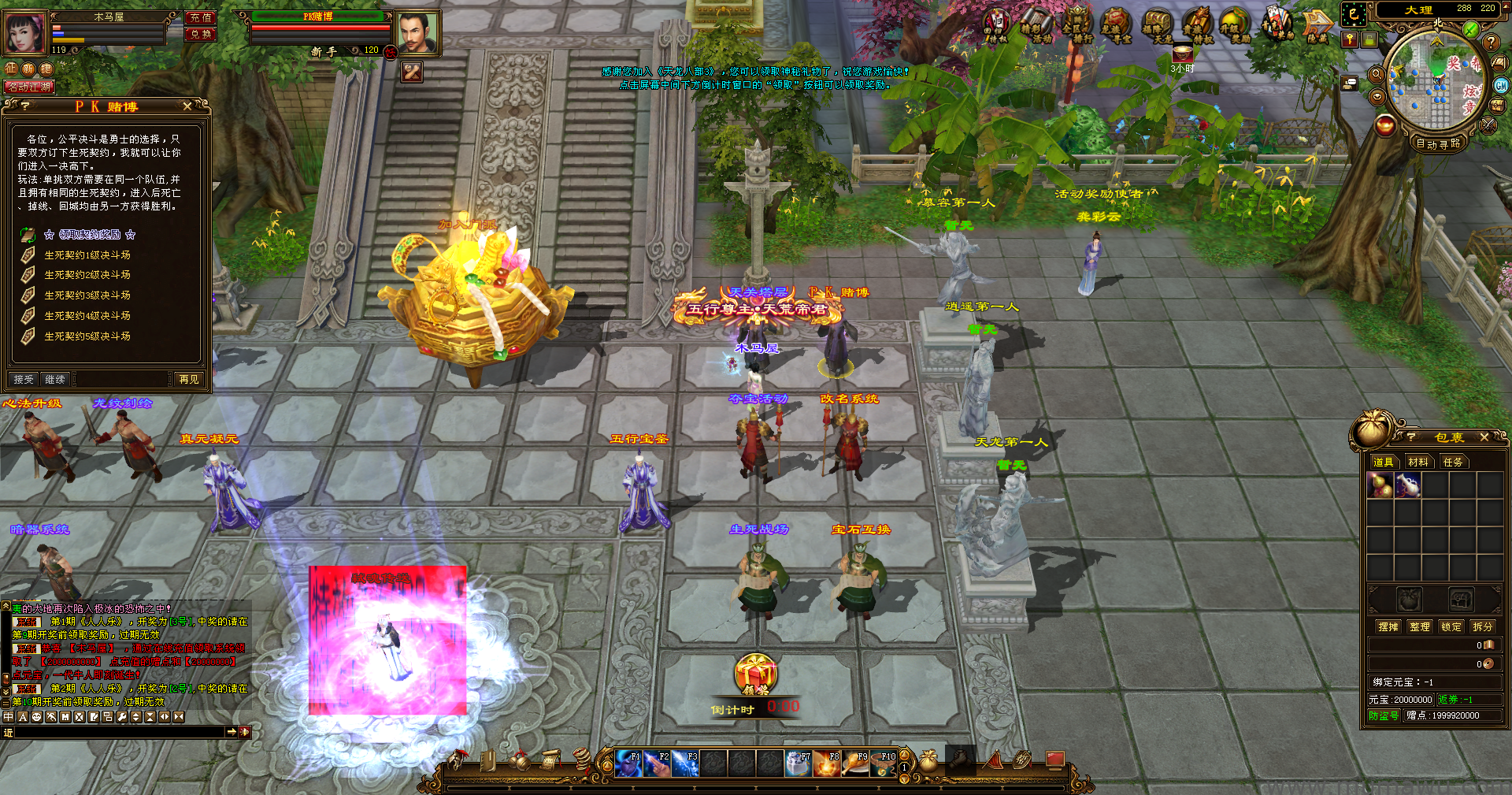
Task: Open the 任务 tab in bag
Action: (1453, 463)
